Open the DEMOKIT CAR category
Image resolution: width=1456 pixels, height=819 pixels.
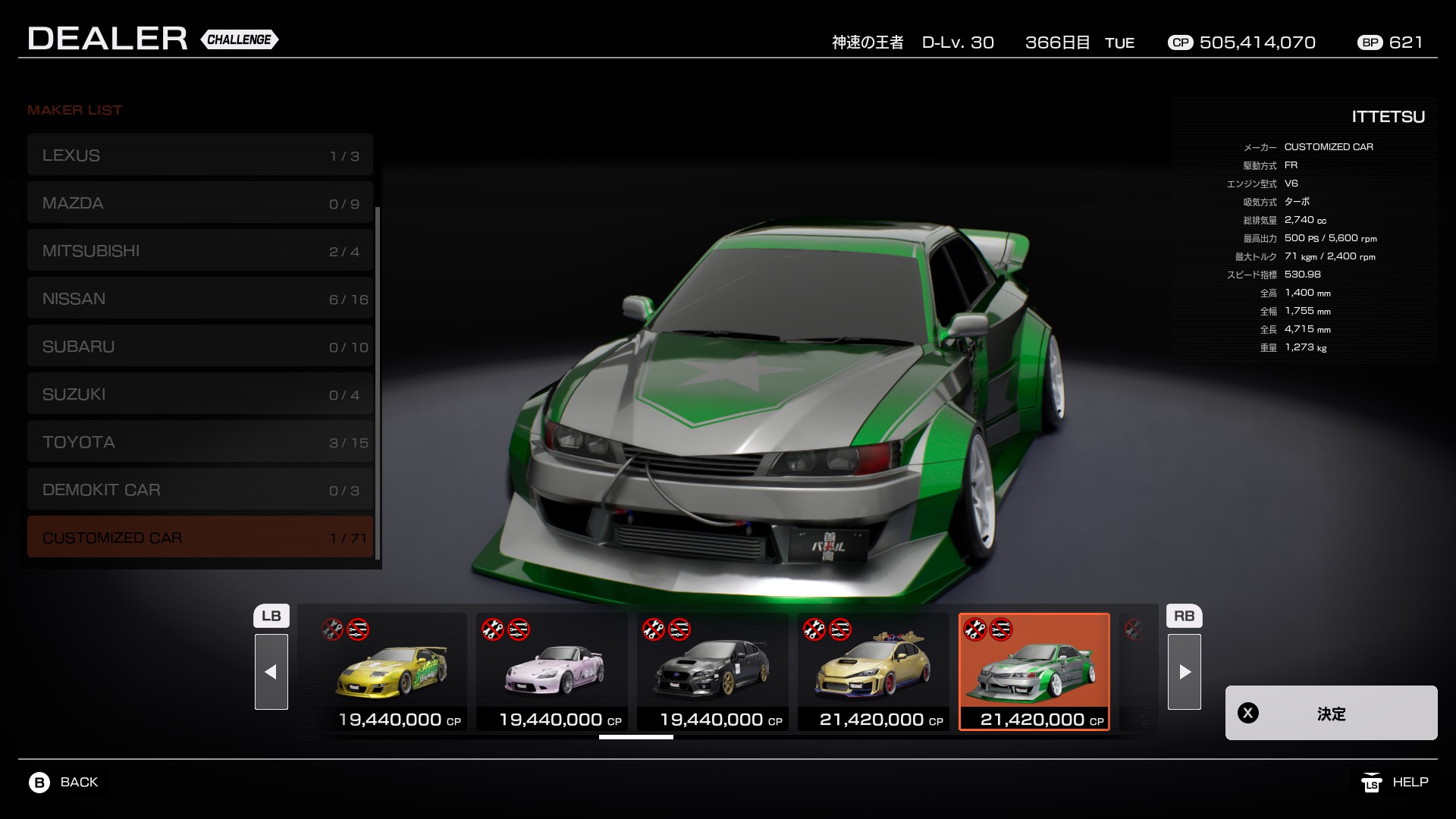pos(200,490)
